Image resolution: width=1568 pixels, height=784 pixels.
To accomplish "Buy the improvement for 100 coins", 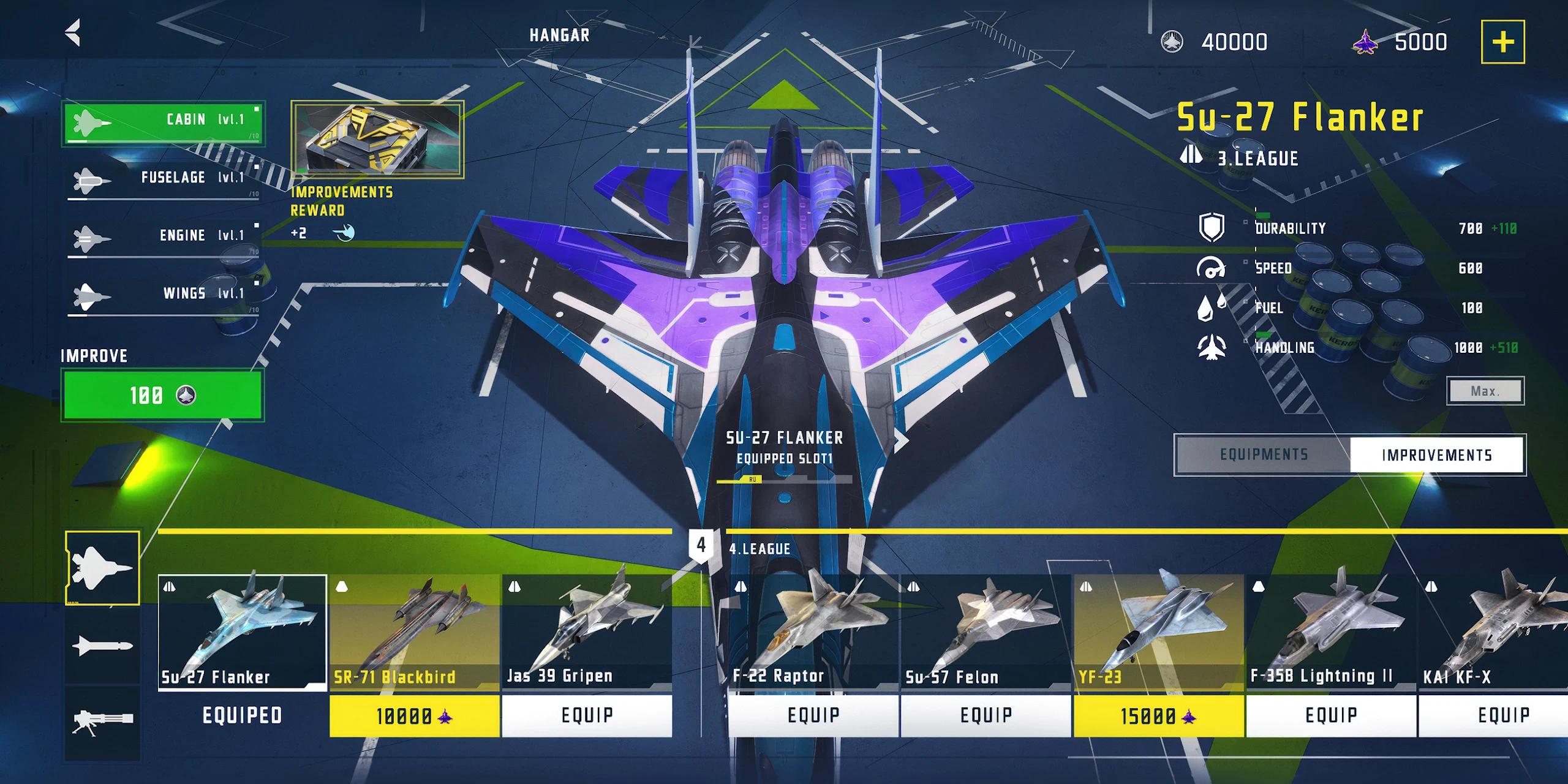I will [162, 395].
